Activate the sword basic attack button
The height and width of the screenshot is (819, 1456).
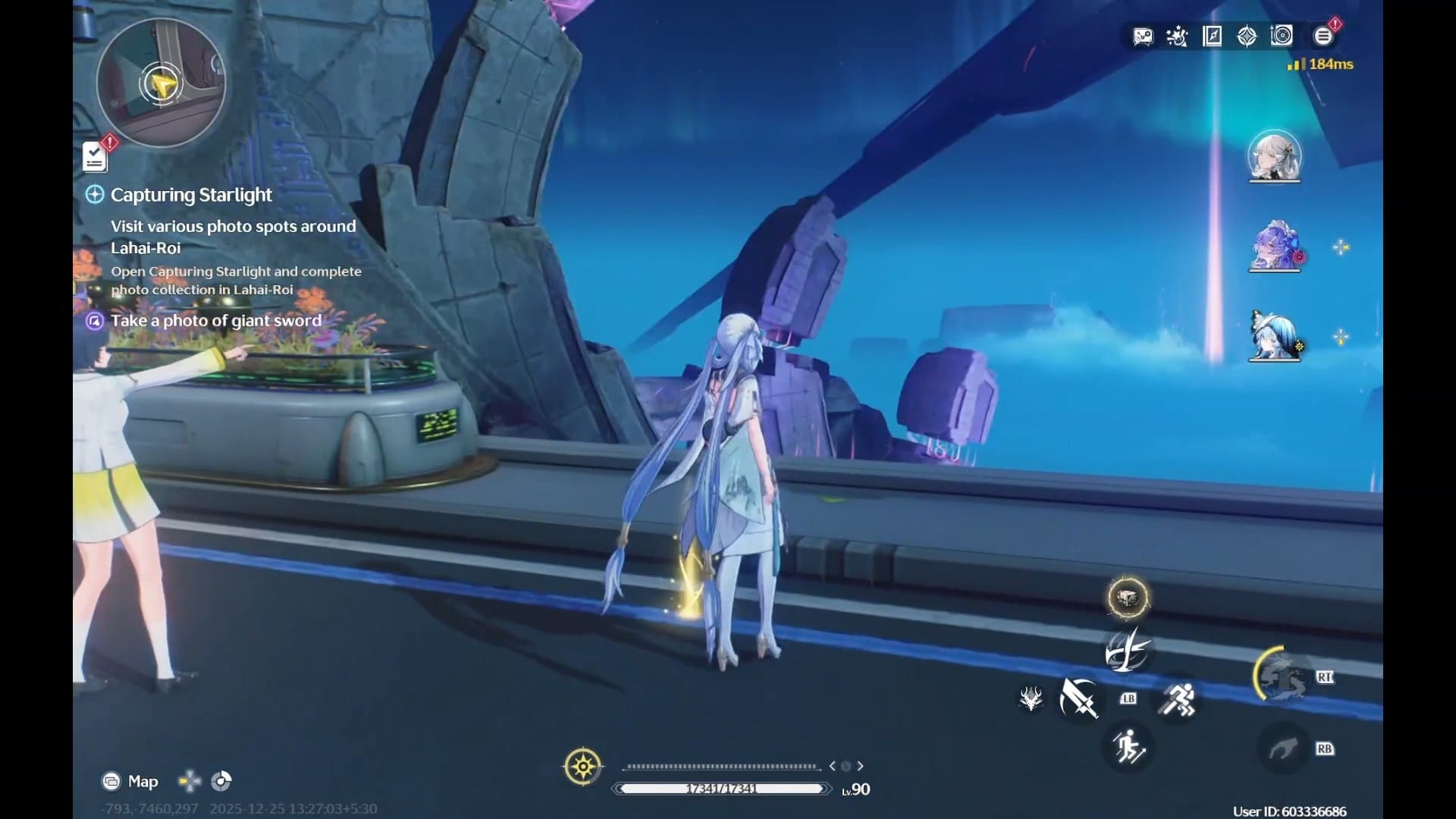(1078, 698)
